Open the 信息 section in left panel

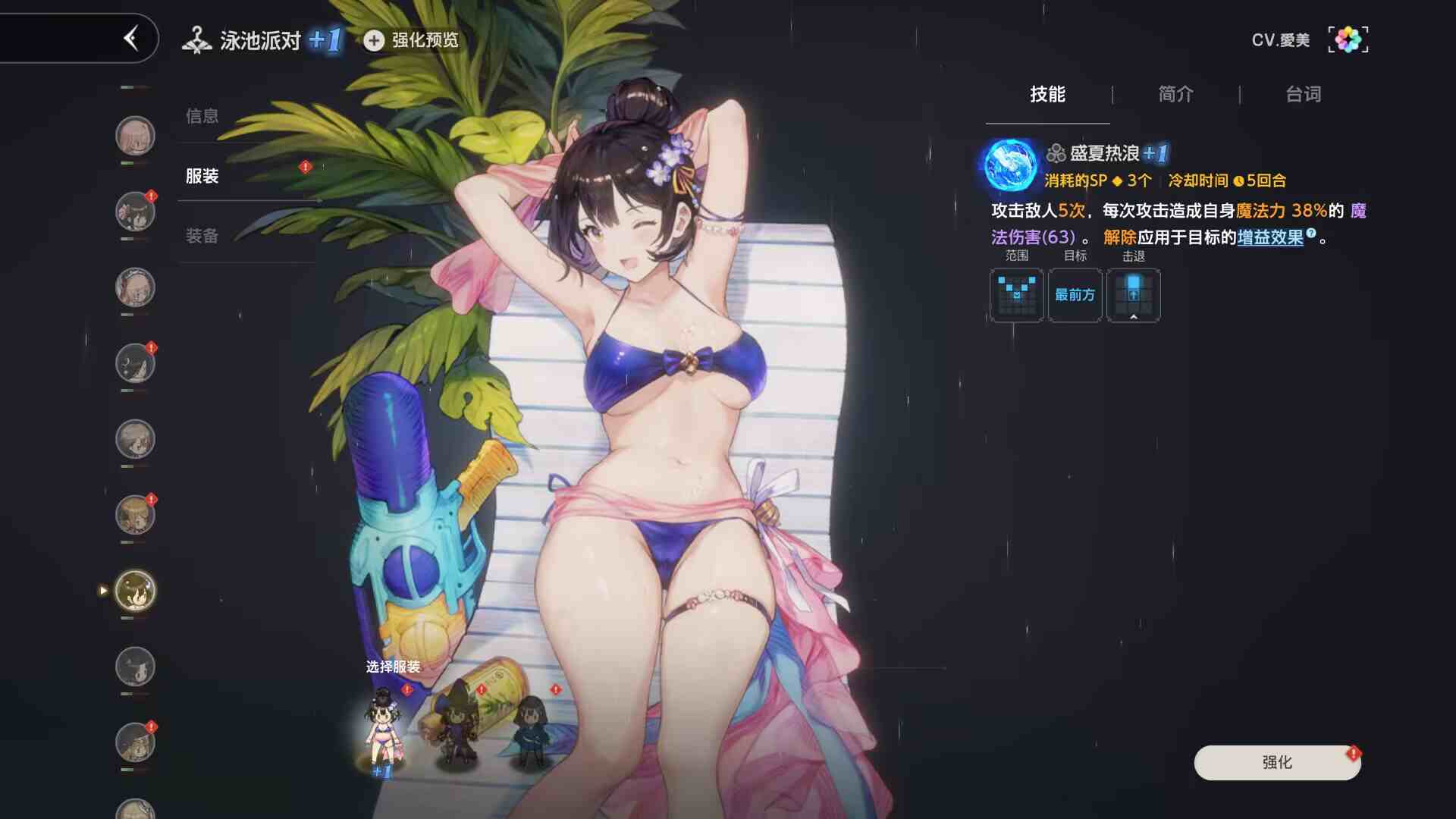click(x=201, y=117)
